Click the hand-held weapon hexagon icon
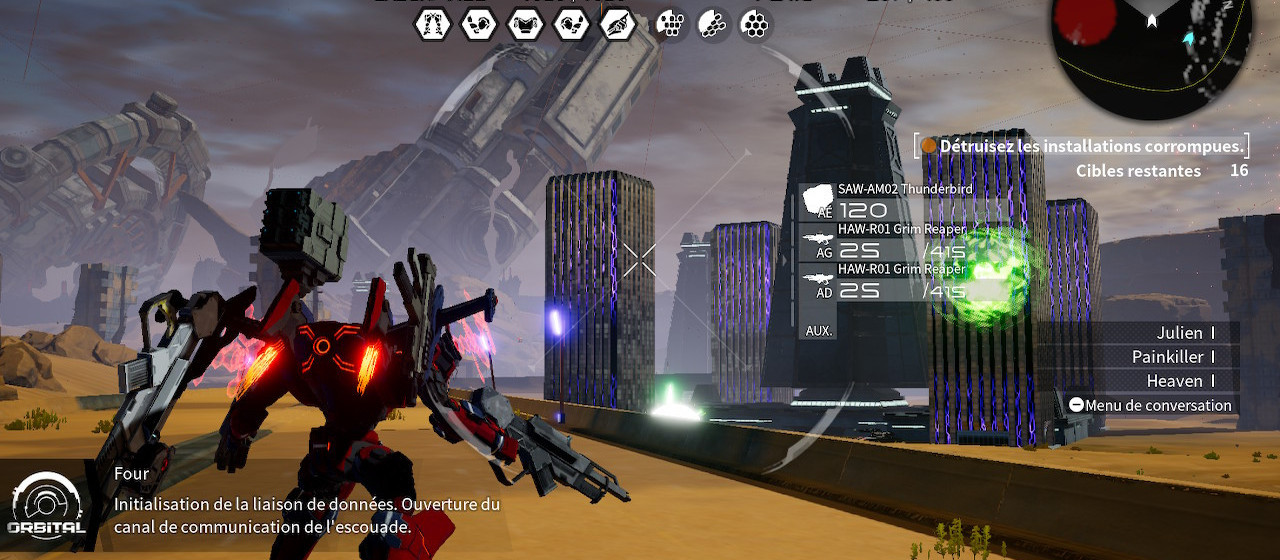The width and height of the screenshot is (1280, 560). pyautogui.click(x=617, y=23)
